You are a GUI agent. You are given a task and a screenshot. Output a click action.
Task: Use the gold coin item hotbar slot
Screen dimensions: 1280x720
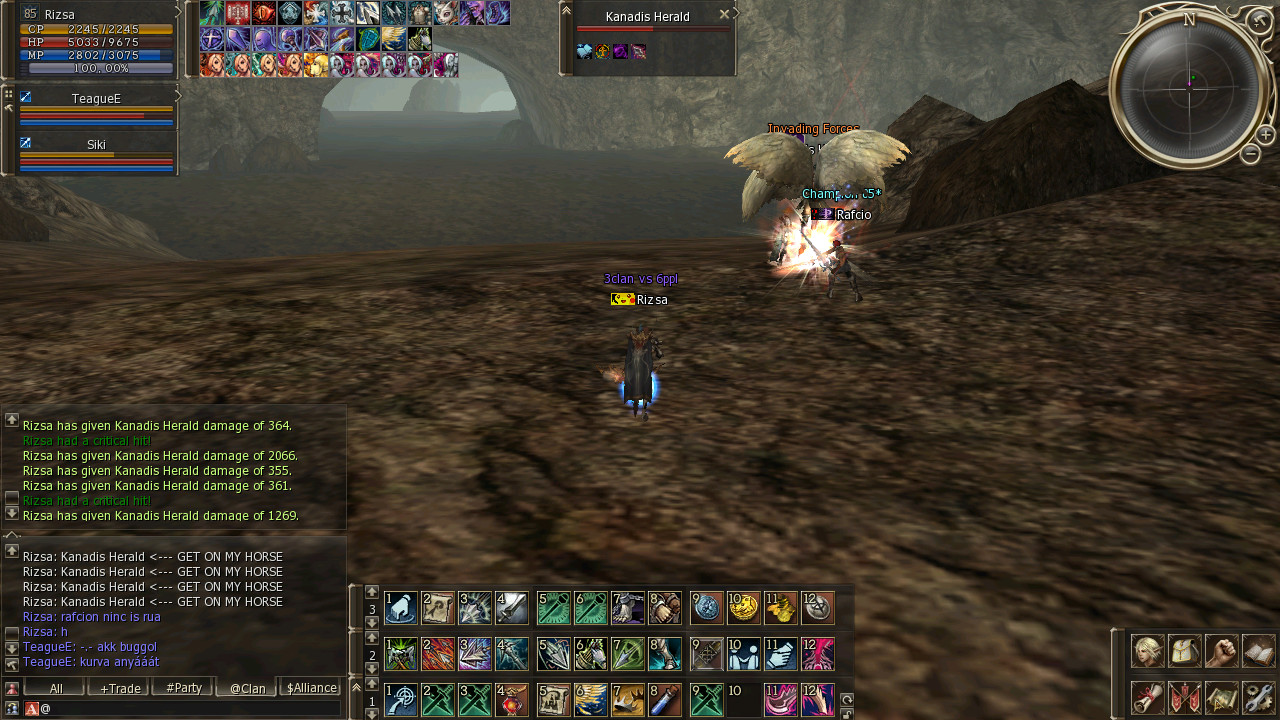(x=743, y=608)
